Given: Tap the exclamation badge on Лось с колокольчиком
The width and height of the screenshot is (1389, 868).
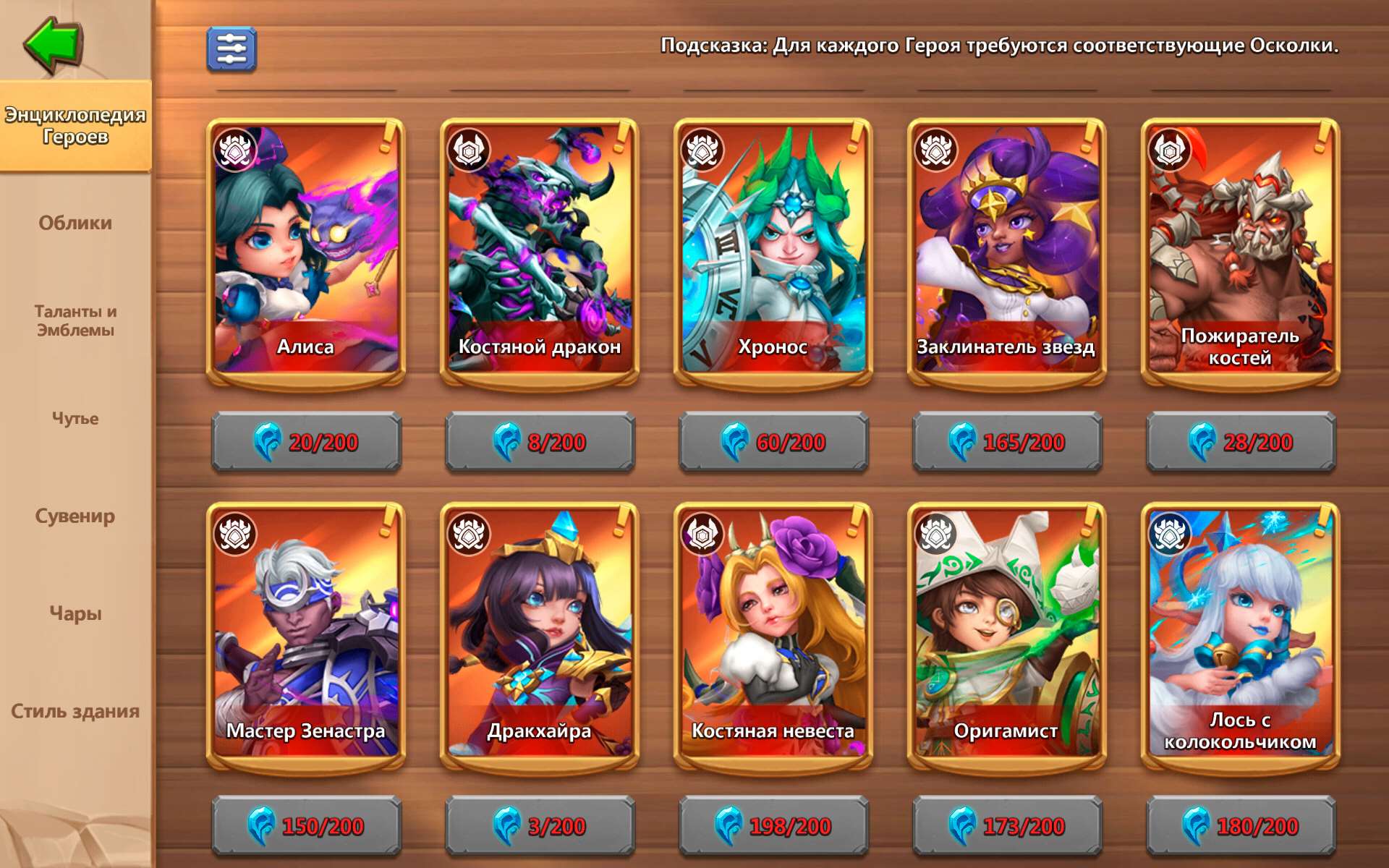Looking at the screenshot, I should [1325, 519].
